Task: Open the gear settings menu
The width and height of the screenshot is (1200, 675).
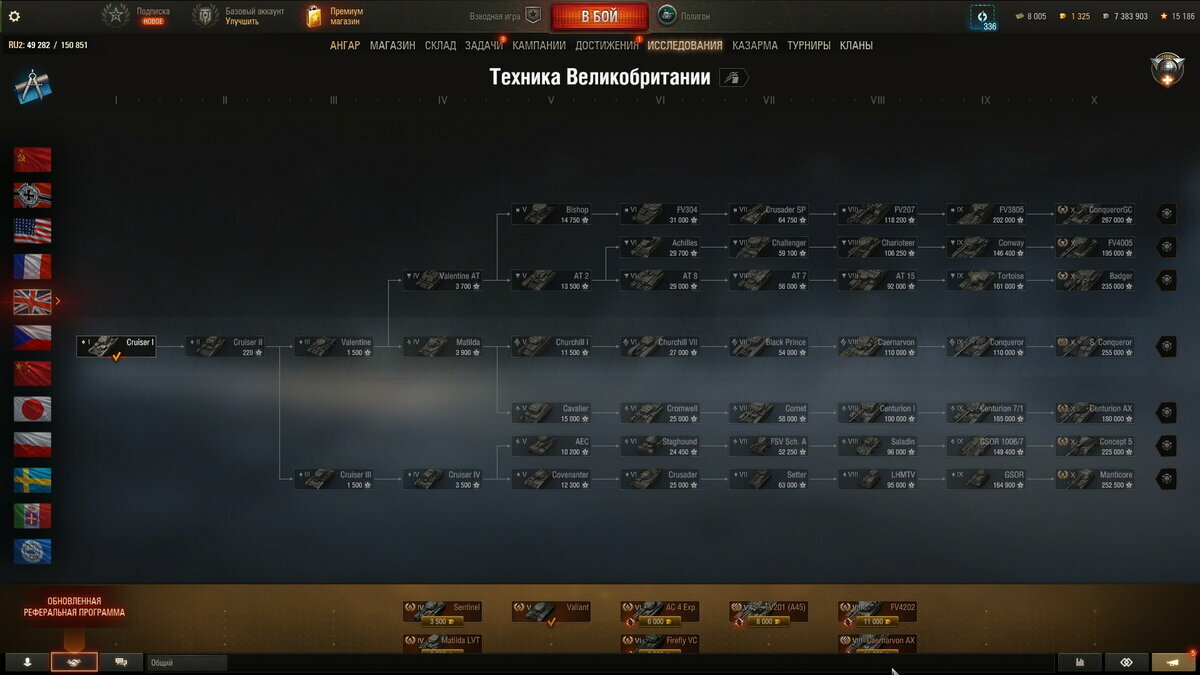Action: click(14, 16)
